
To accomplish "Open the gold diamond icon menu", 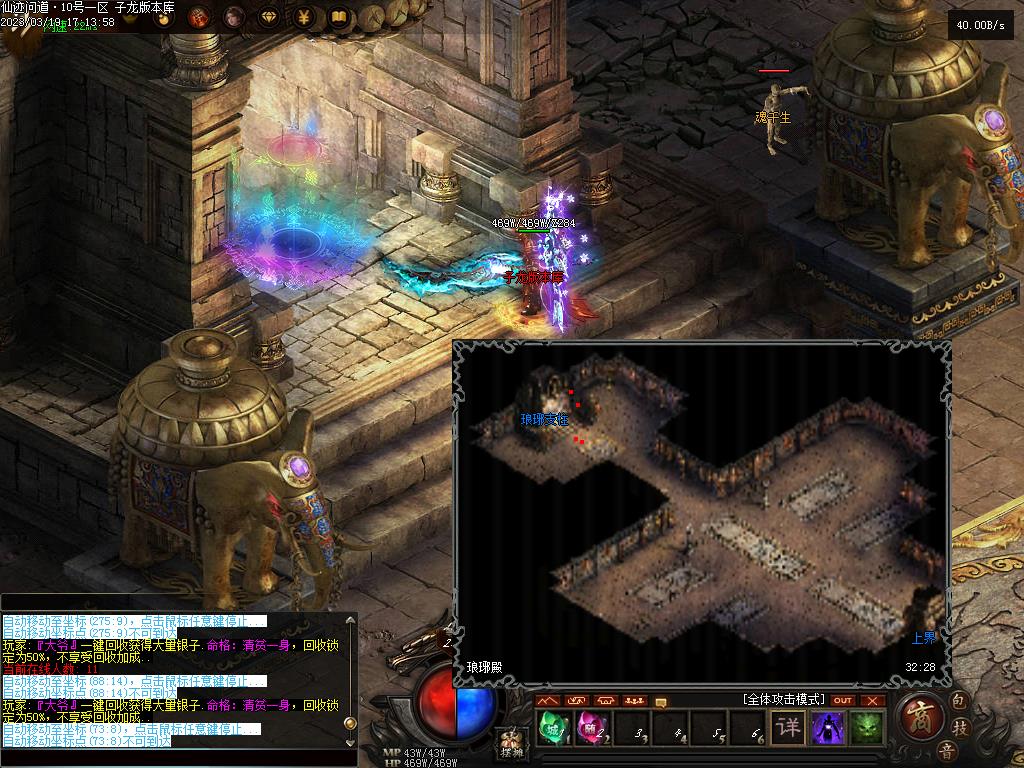I will point(269,17).
